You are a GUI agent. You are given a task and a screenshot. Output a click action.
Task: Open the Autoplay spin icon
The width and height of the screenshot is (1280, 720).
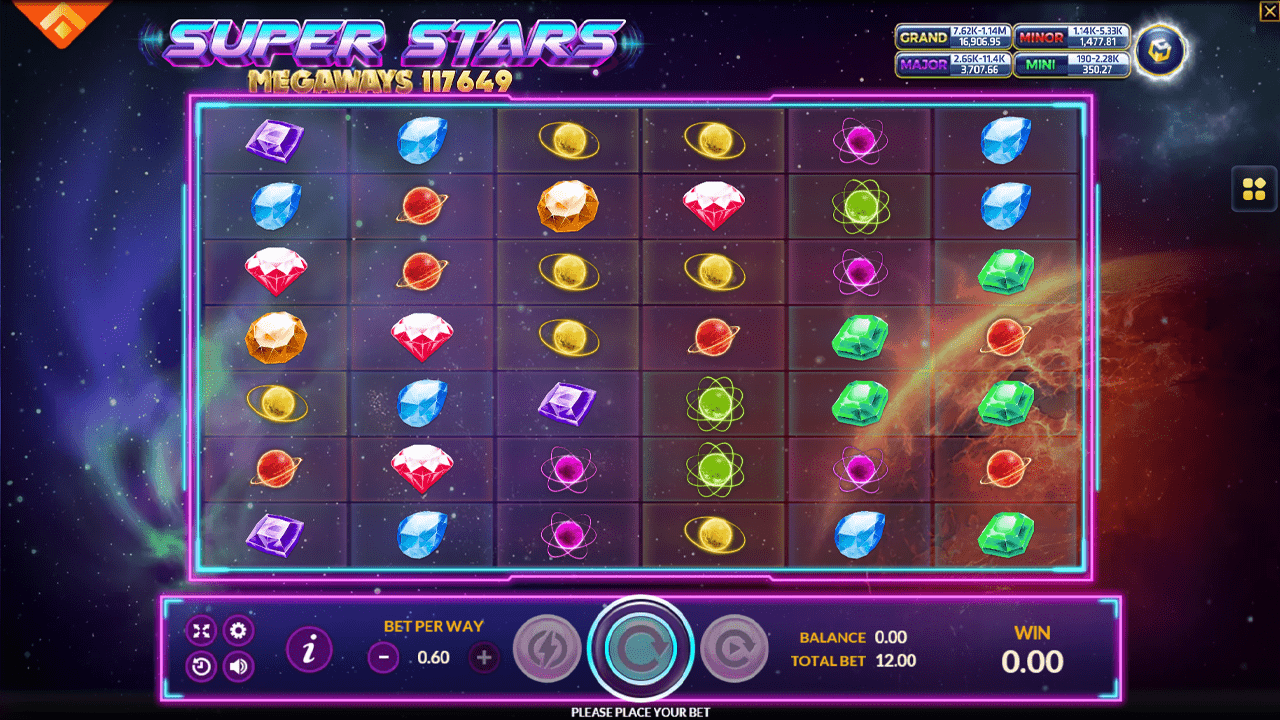pos(735,647)
